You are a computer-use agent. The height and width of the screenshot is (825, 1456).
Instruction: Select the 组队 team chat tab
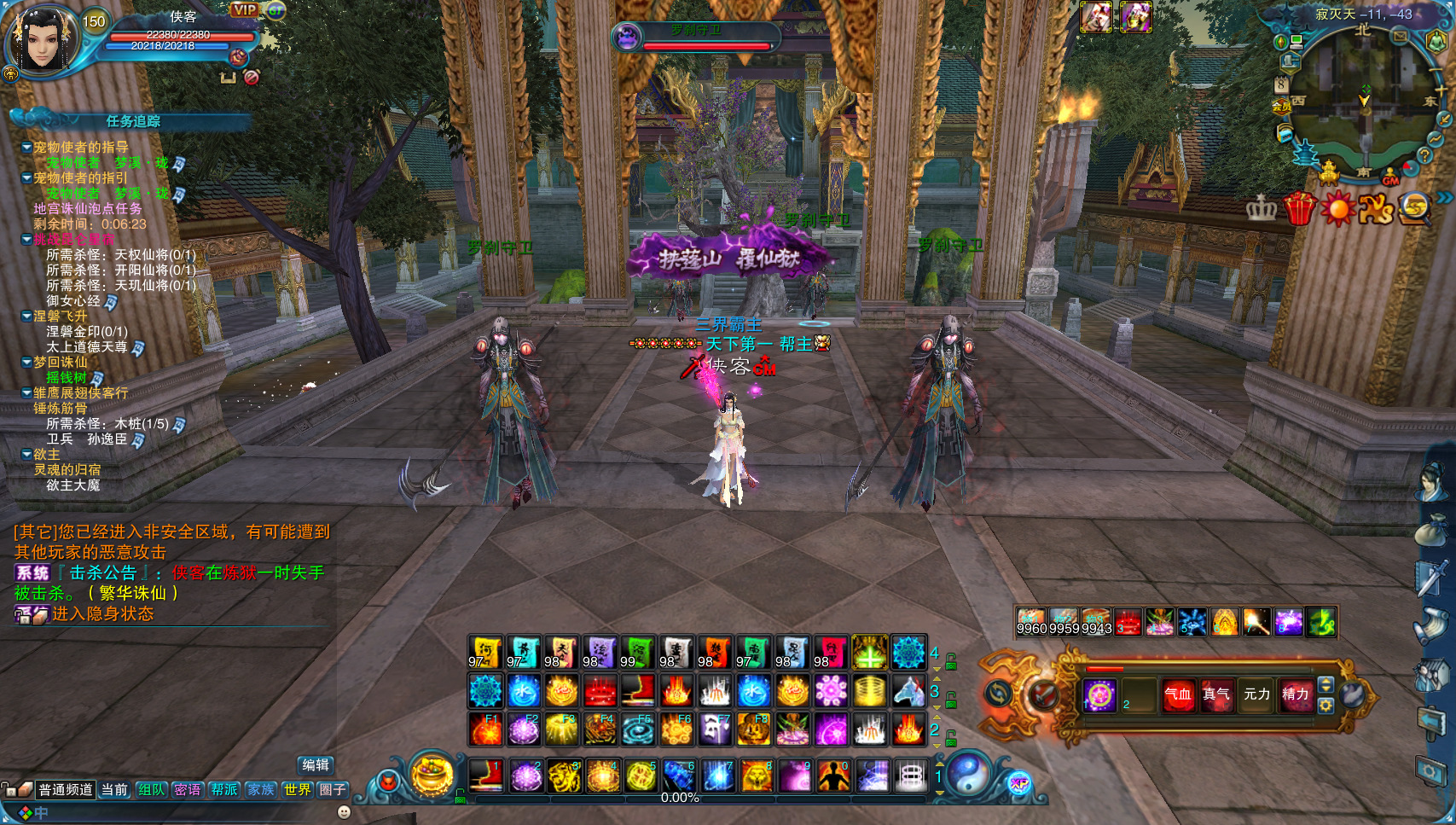pos(151,790)
